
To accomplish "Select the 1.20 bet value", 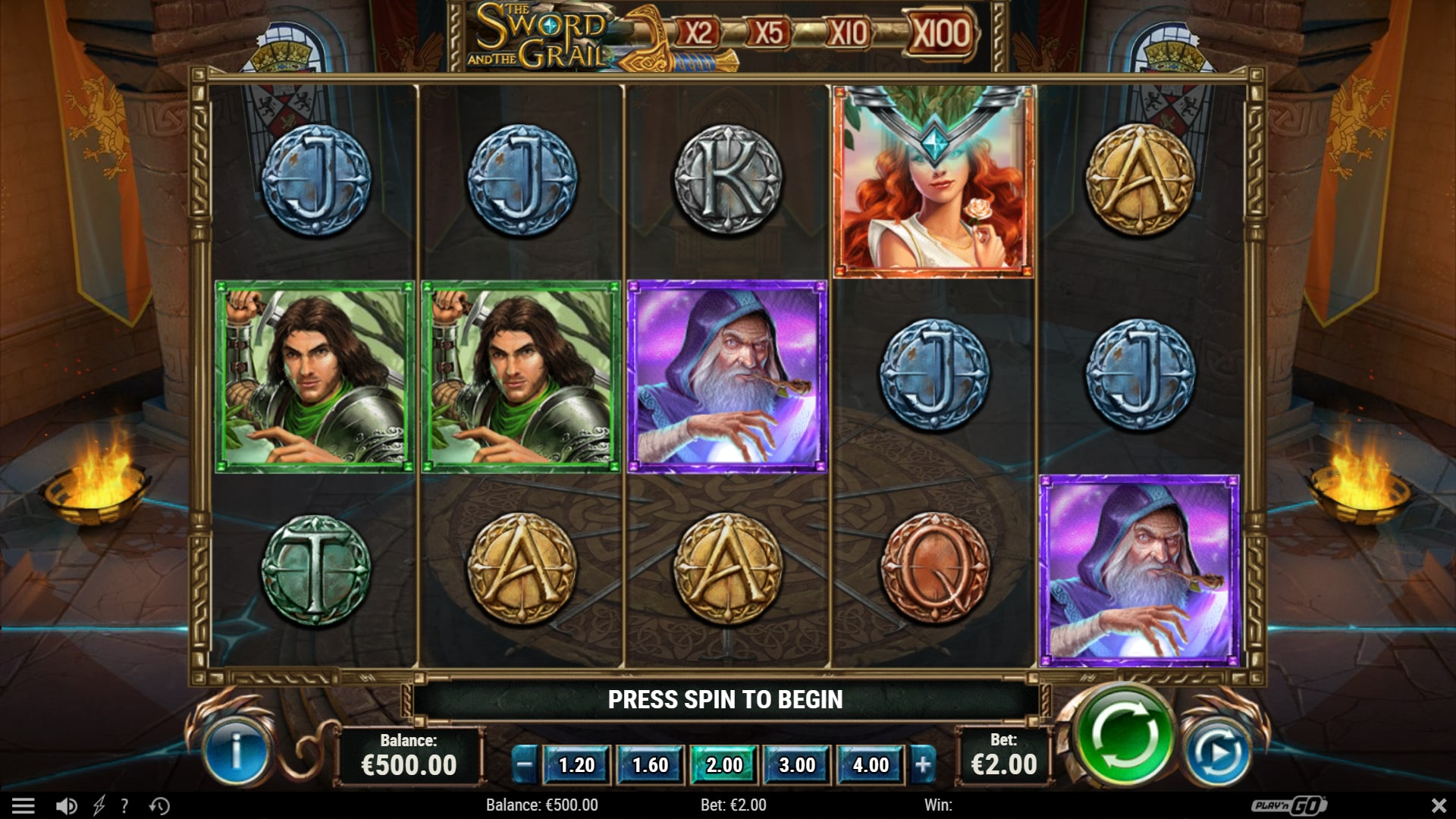I will click(x=576, y=765).
